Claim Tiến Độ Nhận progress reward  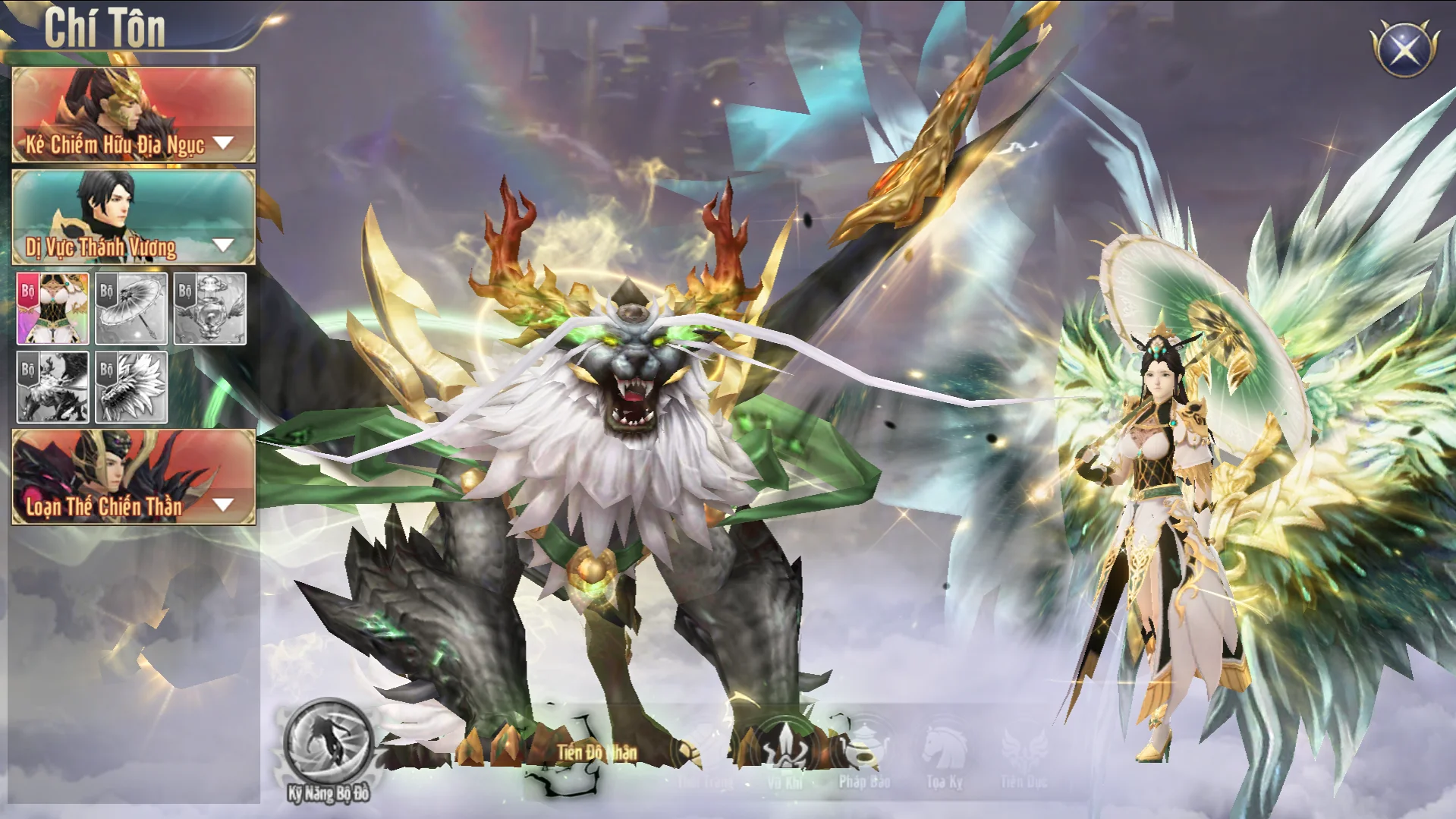pyautogui.click(x=596, y=752)
